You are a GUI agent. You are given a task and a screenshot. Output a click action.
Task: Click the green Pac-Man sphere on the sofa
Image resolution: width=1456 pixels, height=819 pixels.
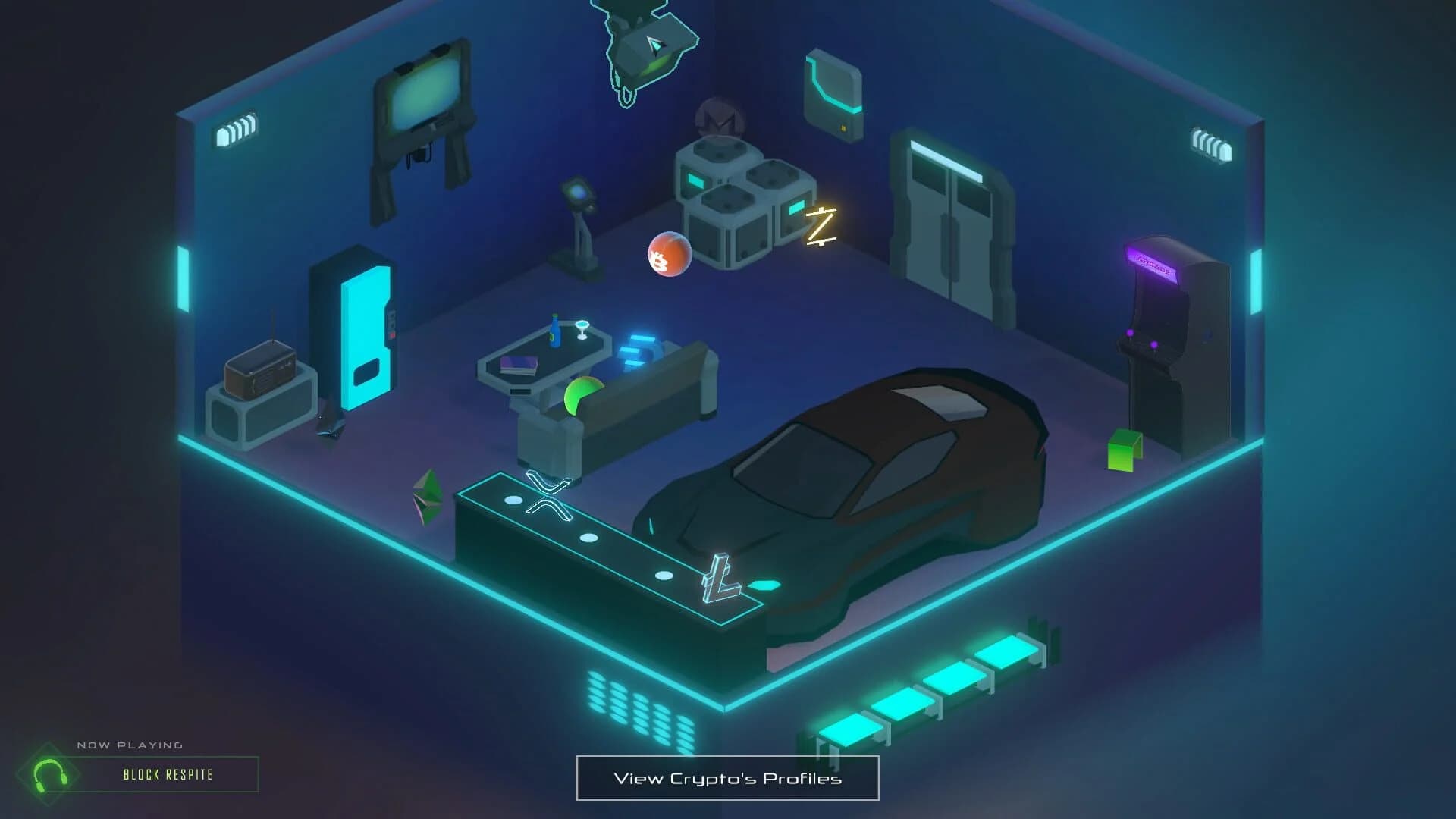(x=582, y=396)
